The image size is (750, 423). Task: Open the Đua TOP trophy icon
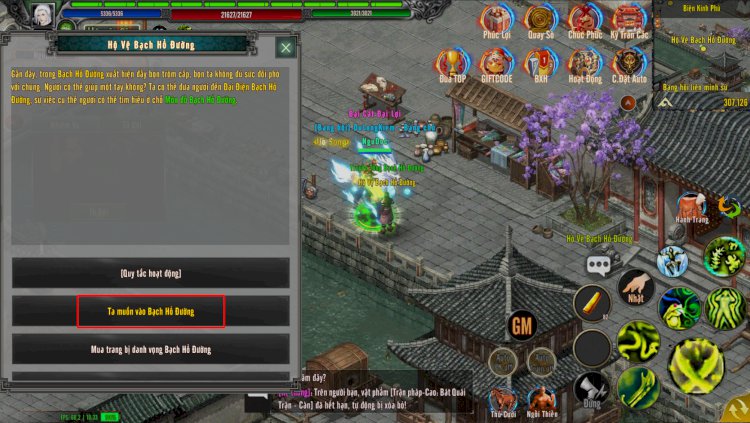pos(453,64)
